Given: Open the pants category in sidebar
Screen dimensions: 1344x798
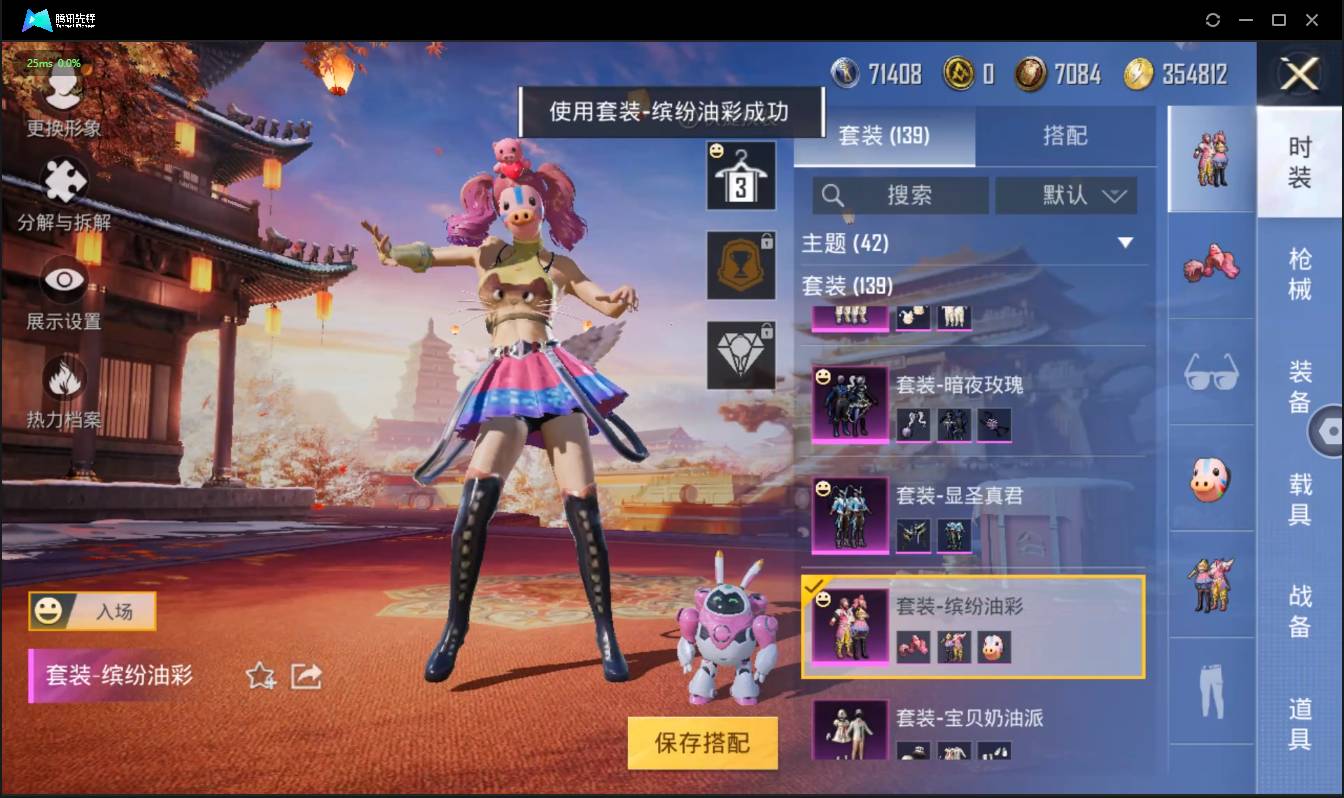Looking at the screenshot, I should coord(1211,690).
